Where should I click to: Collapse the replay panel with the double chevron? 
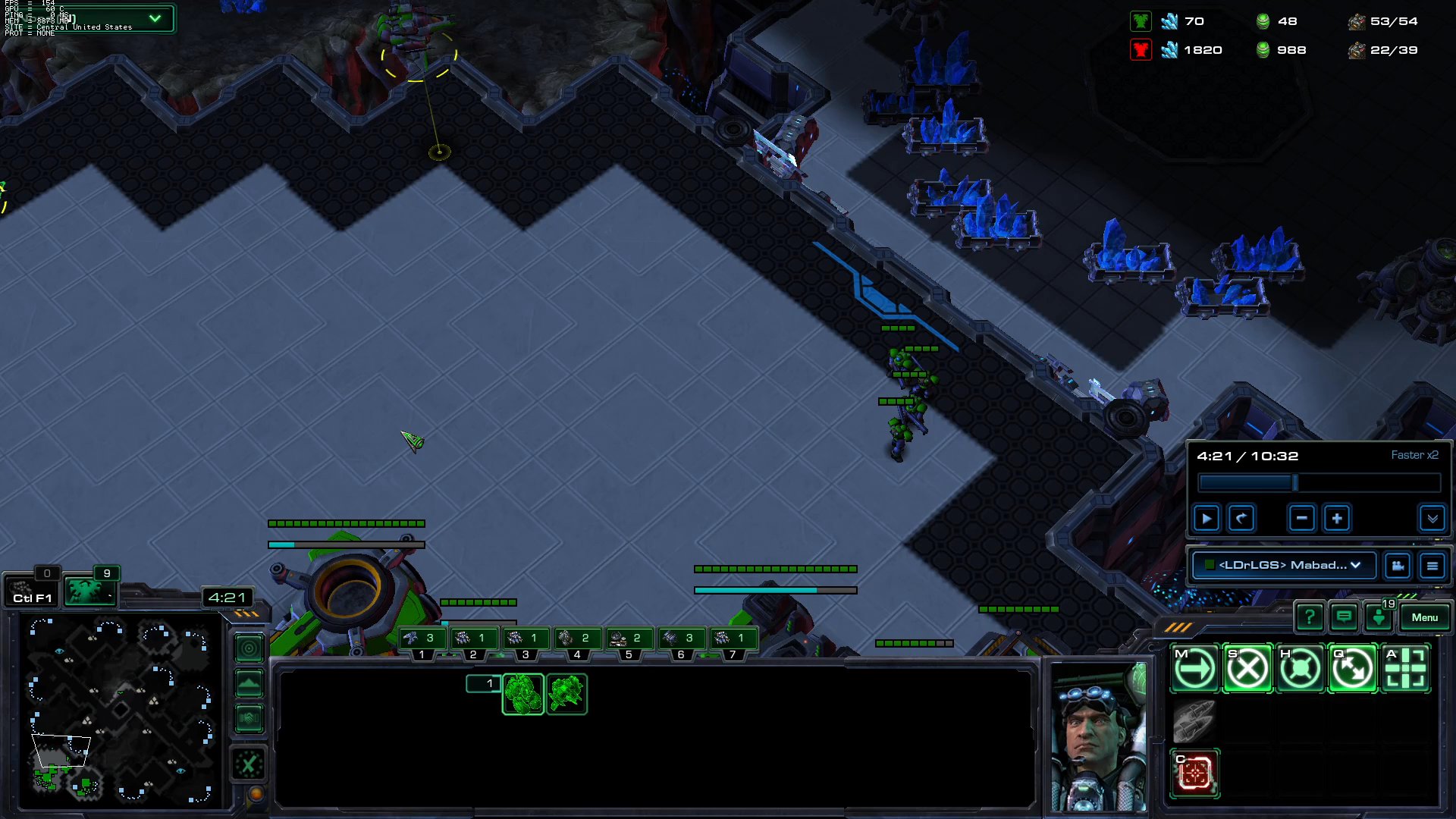coord(1433,519)
